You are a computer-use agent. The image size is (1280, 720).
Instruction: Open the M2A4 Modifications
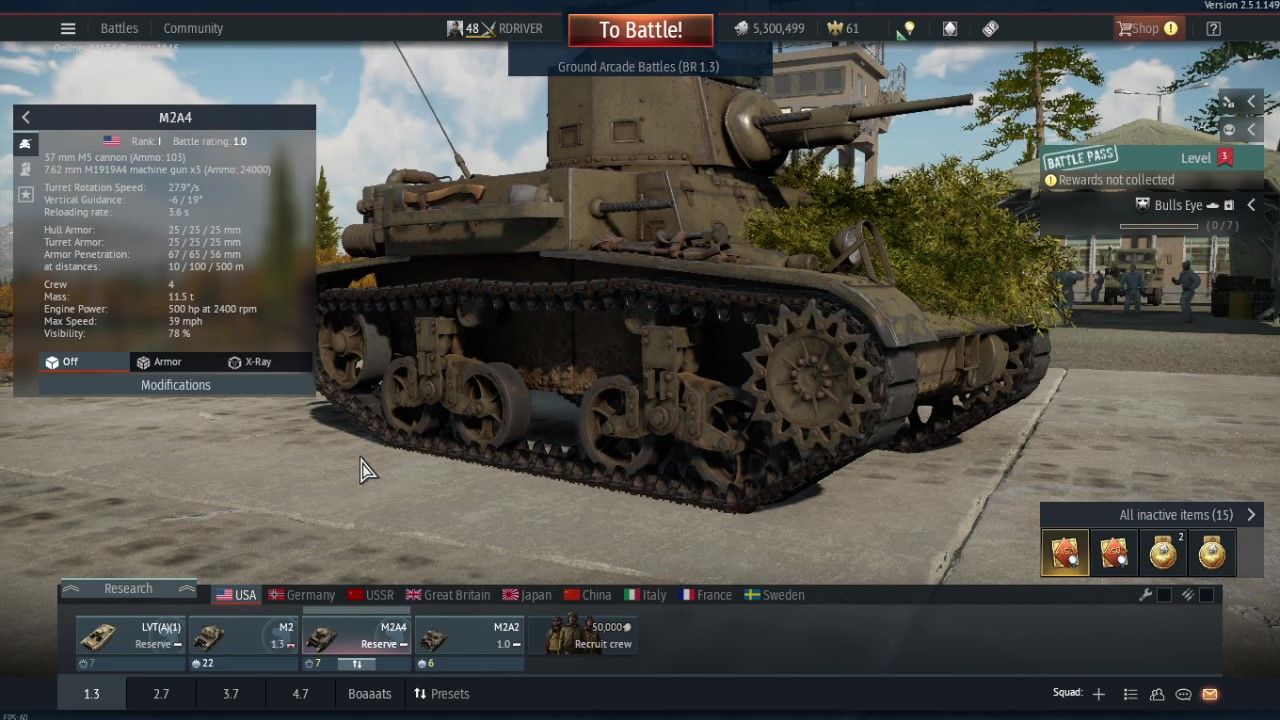tap(176, 385)
